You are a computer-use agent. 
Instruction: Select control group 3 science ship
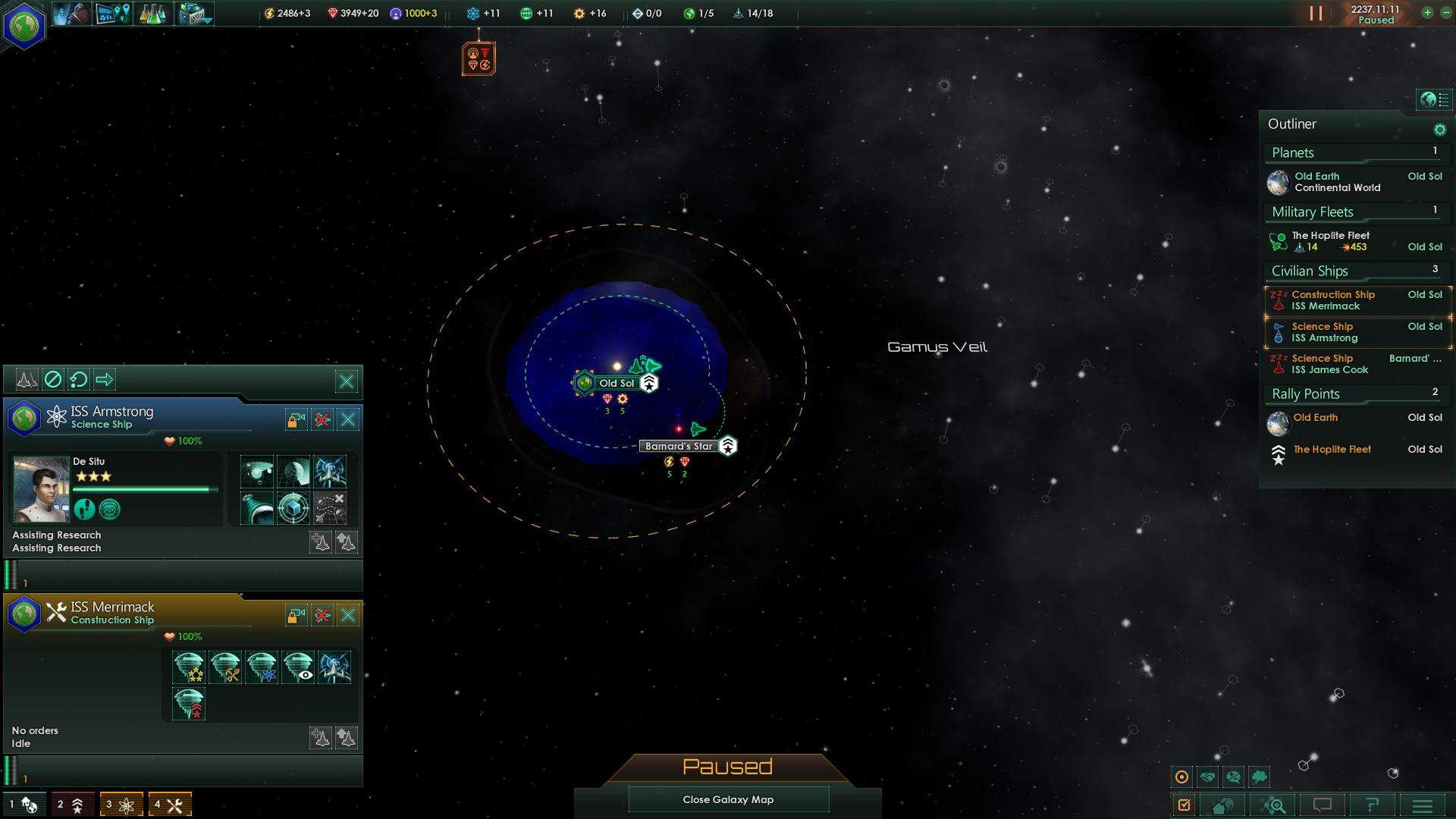[121, 804]
